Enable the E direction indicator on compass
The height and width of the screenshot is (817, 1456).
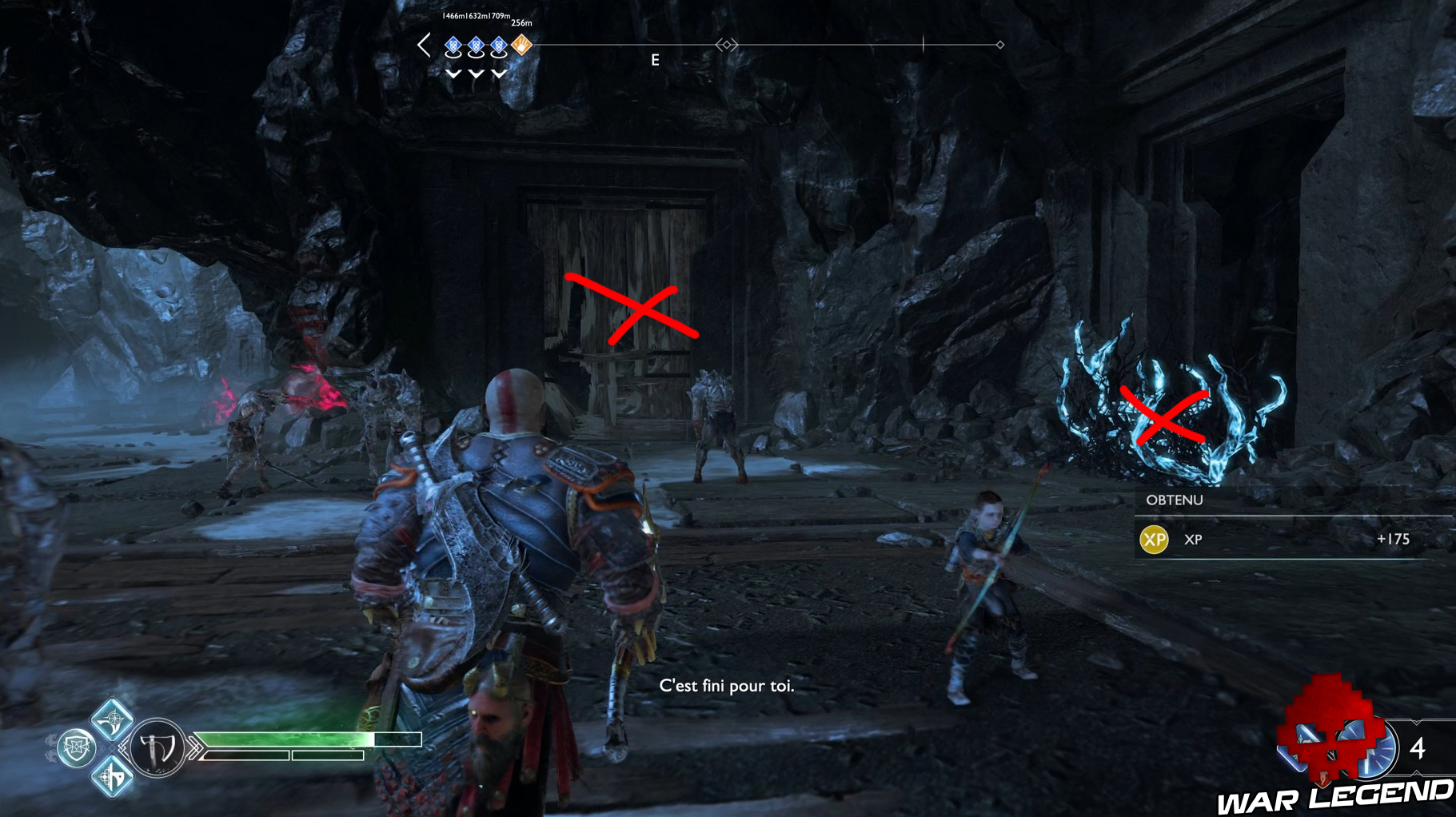coord(656,58)
